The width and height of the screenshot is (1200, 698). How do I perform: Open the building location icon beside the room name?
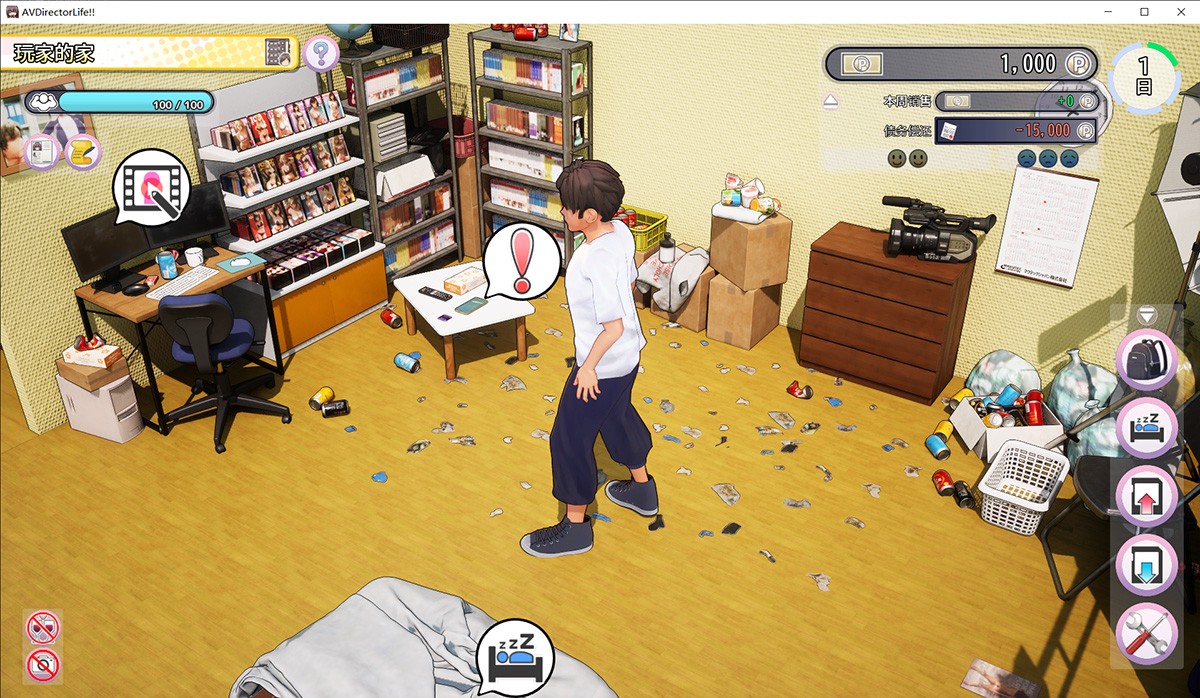(x=278, y=52)
